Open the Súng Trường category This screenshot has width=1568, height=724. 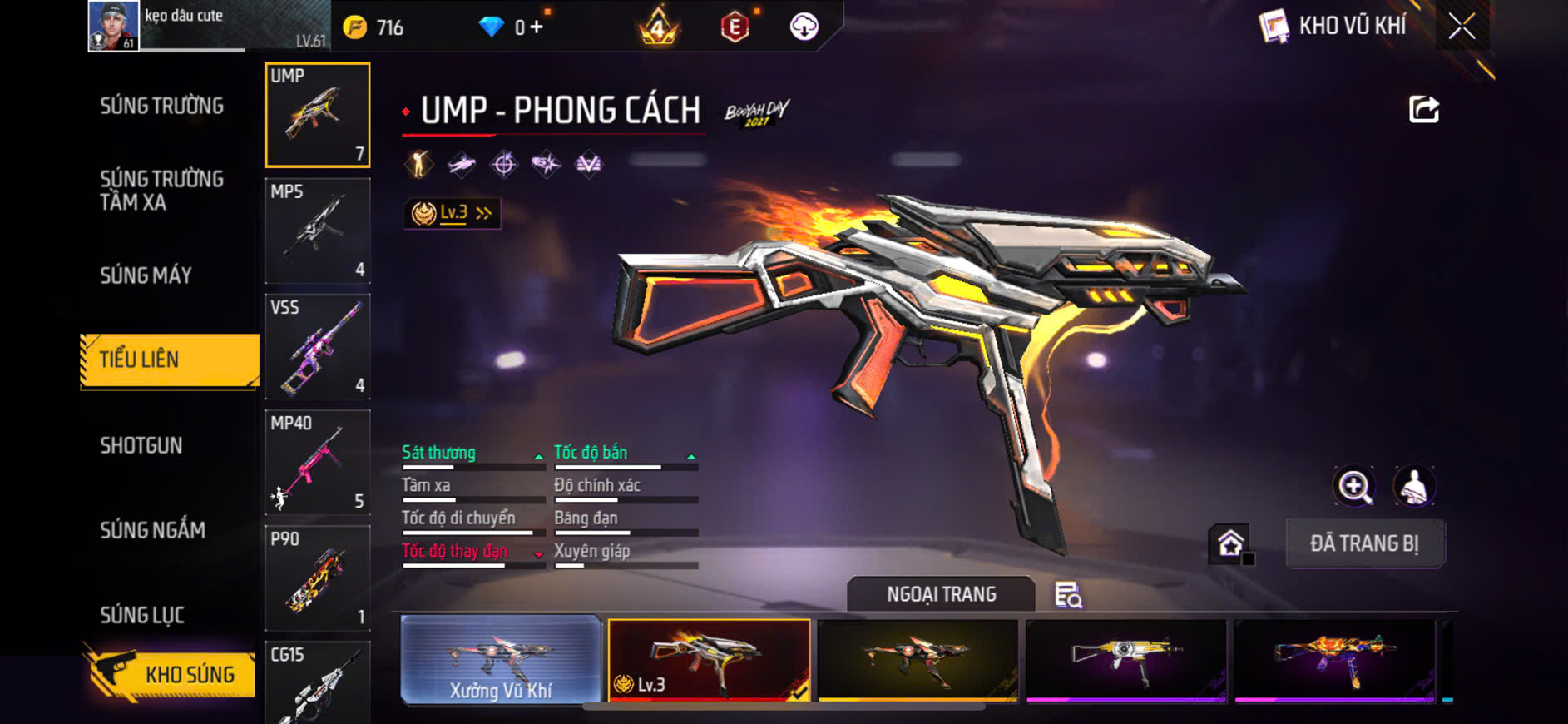[161, 106]
